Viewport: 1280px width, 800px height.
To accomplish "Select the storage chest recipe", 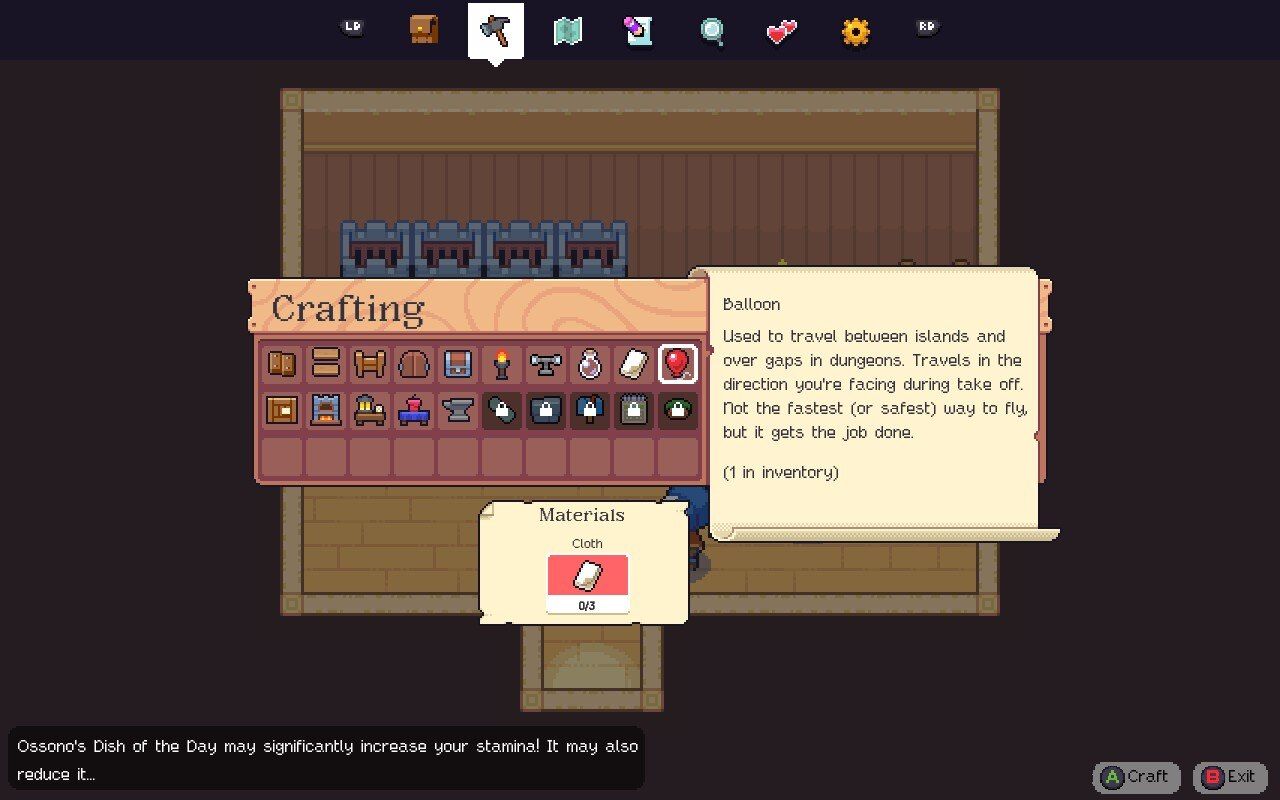I will point(458,364).
